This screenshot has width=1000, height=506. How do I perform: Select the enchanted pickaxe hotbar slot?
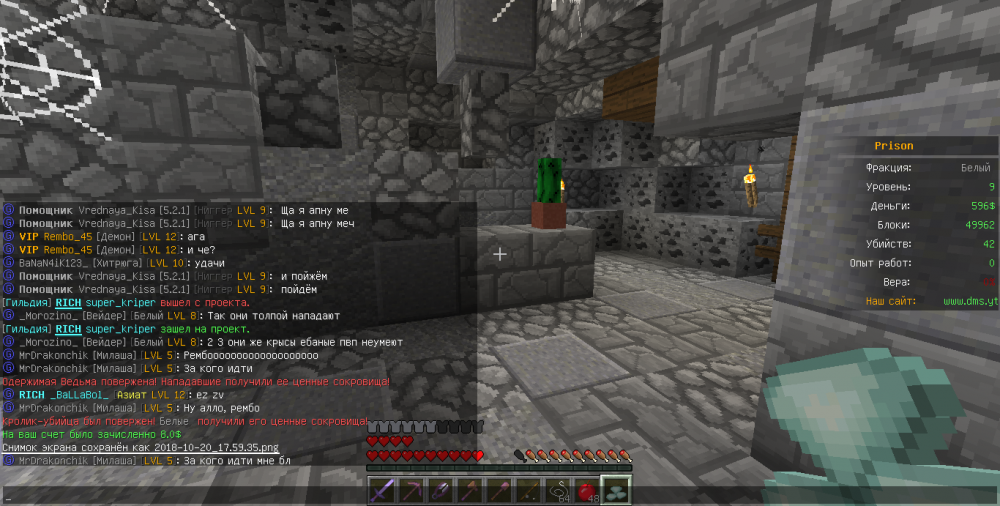(x=411, y=490)
